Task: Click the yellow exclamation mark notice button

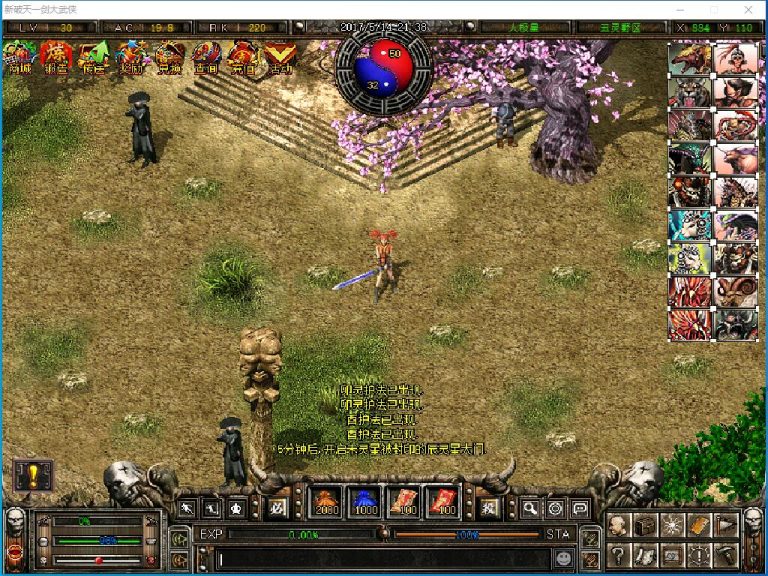Action: click(32, 476)
